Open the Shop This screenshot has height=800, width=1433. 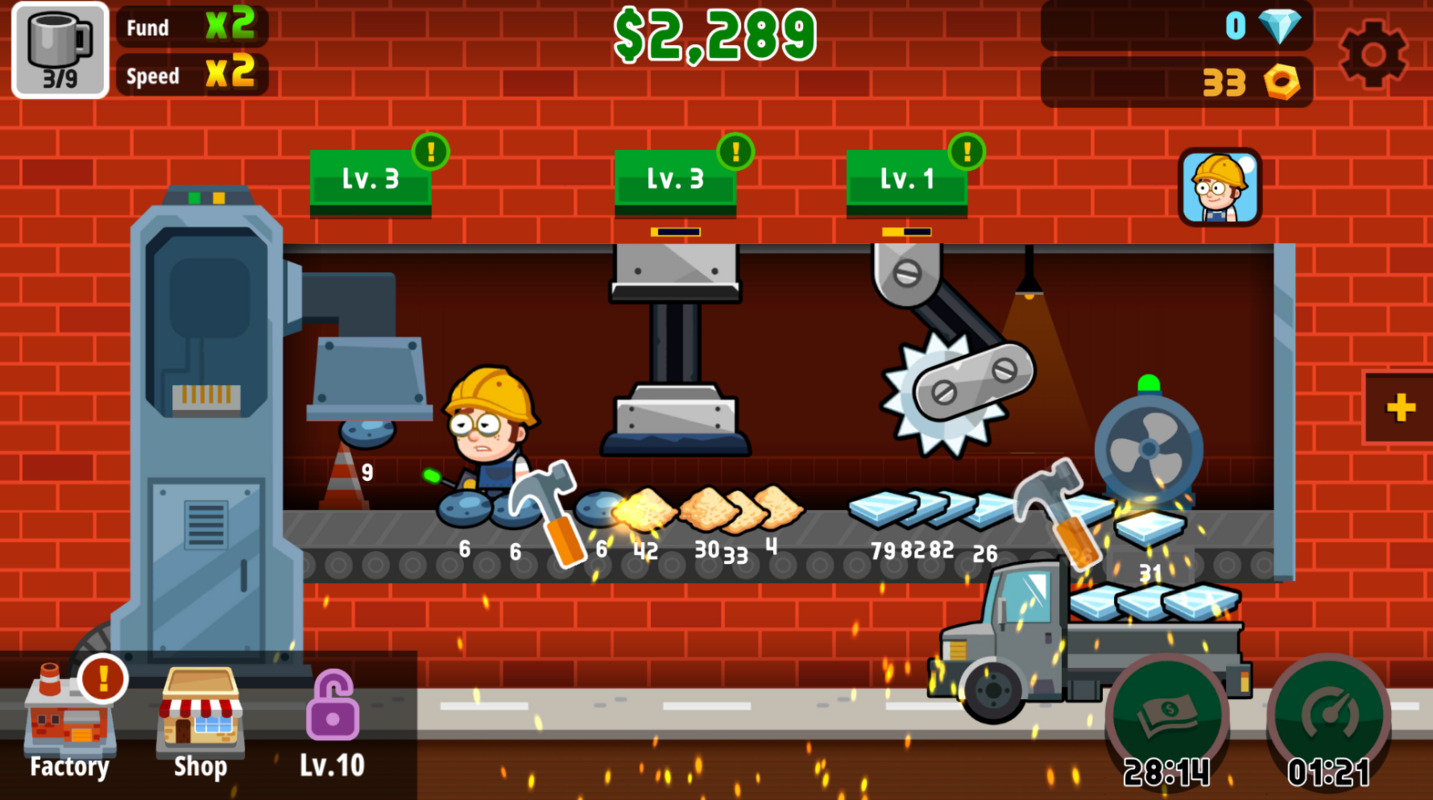click(200, 722)
